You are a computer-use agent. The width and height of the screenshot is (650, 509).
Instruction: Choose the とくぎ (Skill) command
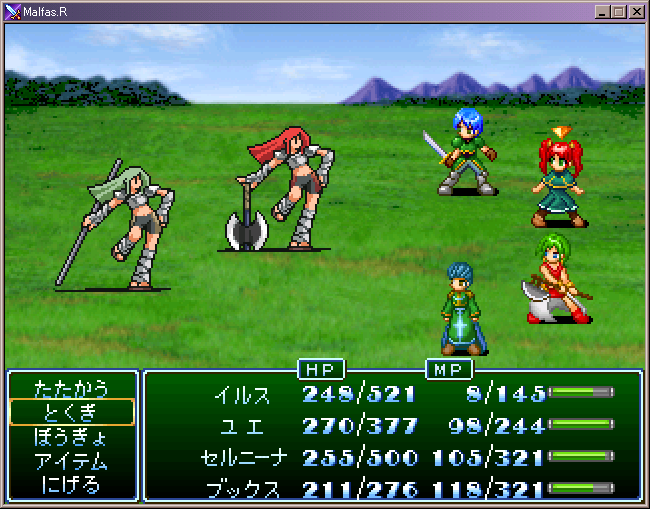pyautogui.click(x=71, y=412)
